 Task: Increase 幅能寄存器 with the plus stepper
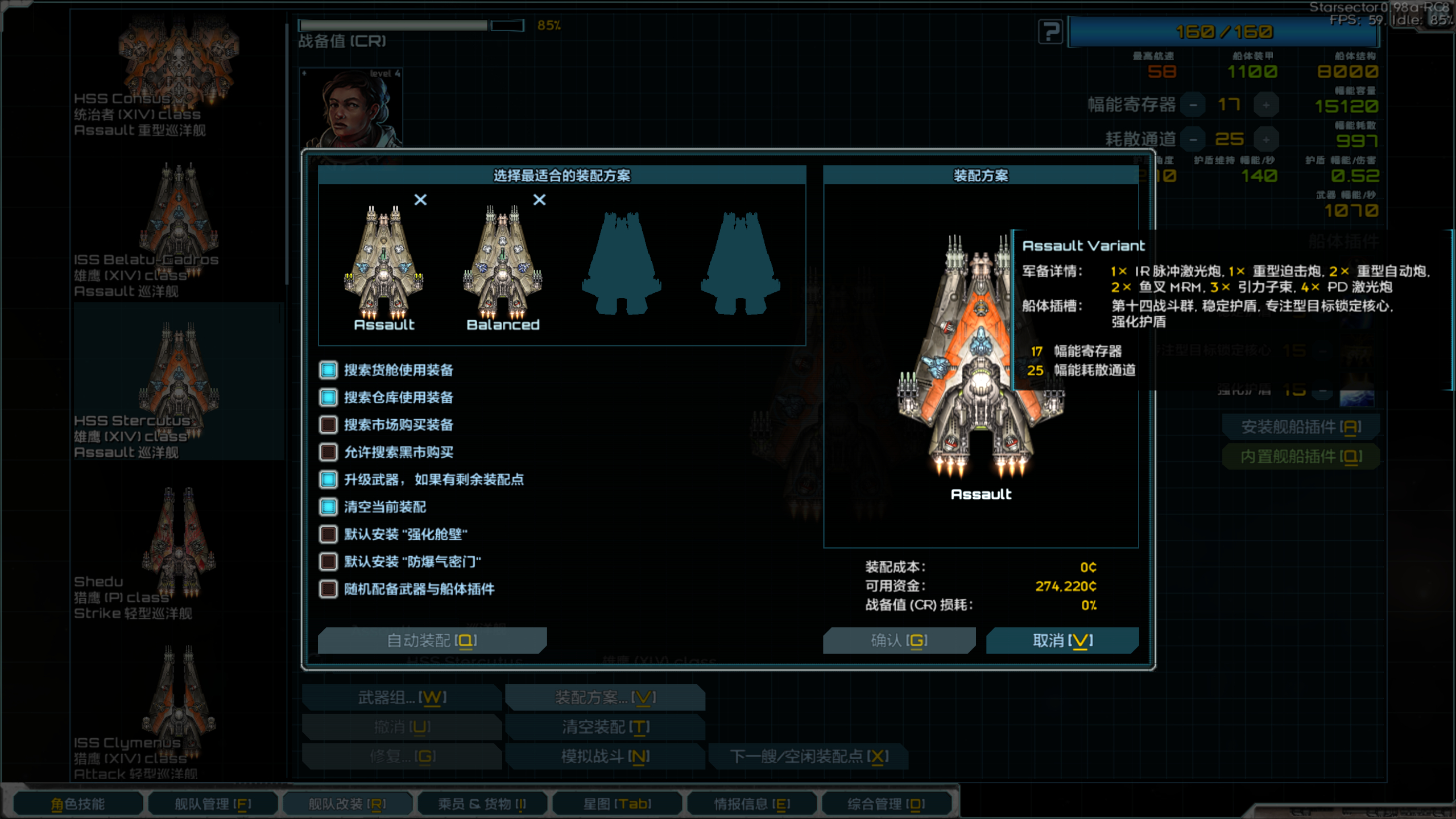[x=1267, y=104]
